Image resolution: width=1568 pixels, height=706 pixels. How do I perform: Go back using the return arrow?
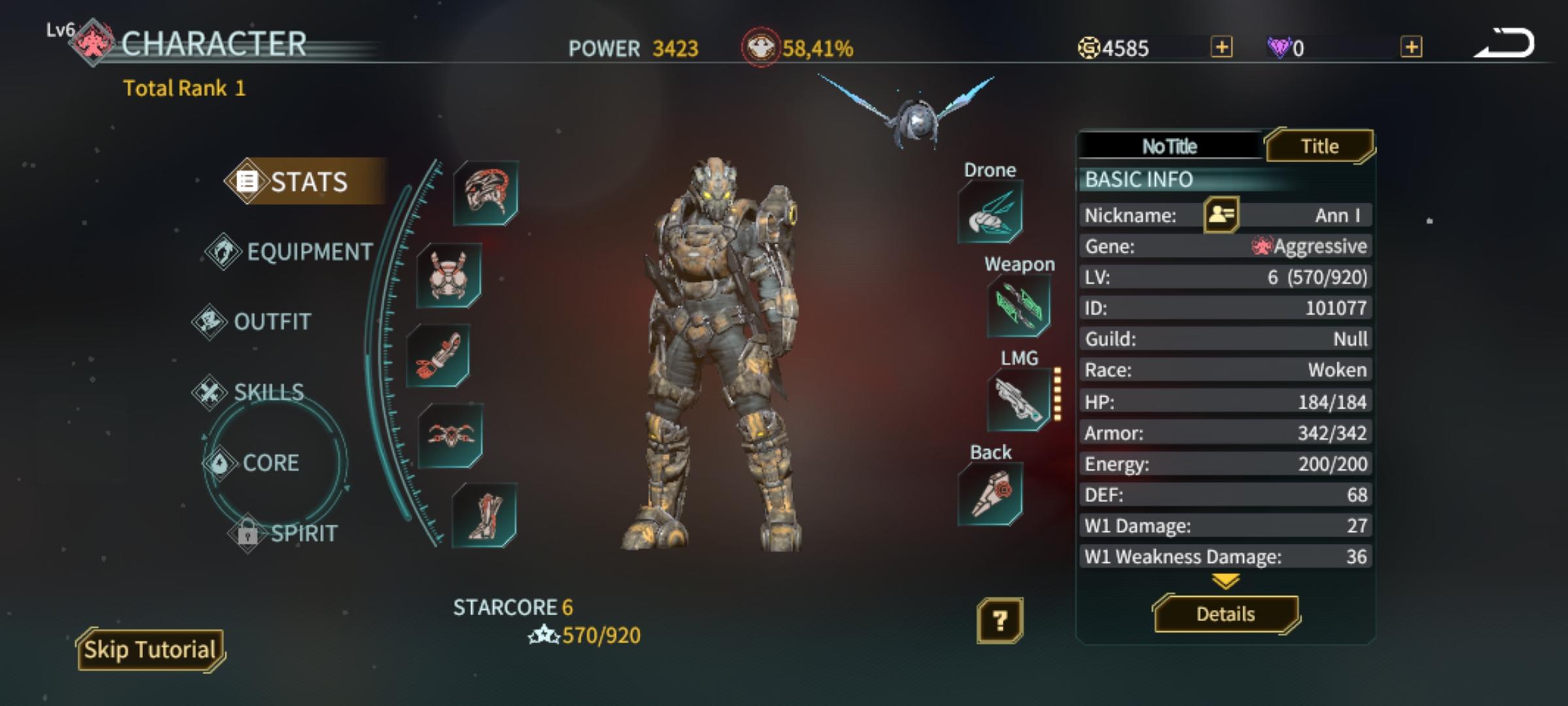pyautogui.click(x=1504, y=44)
